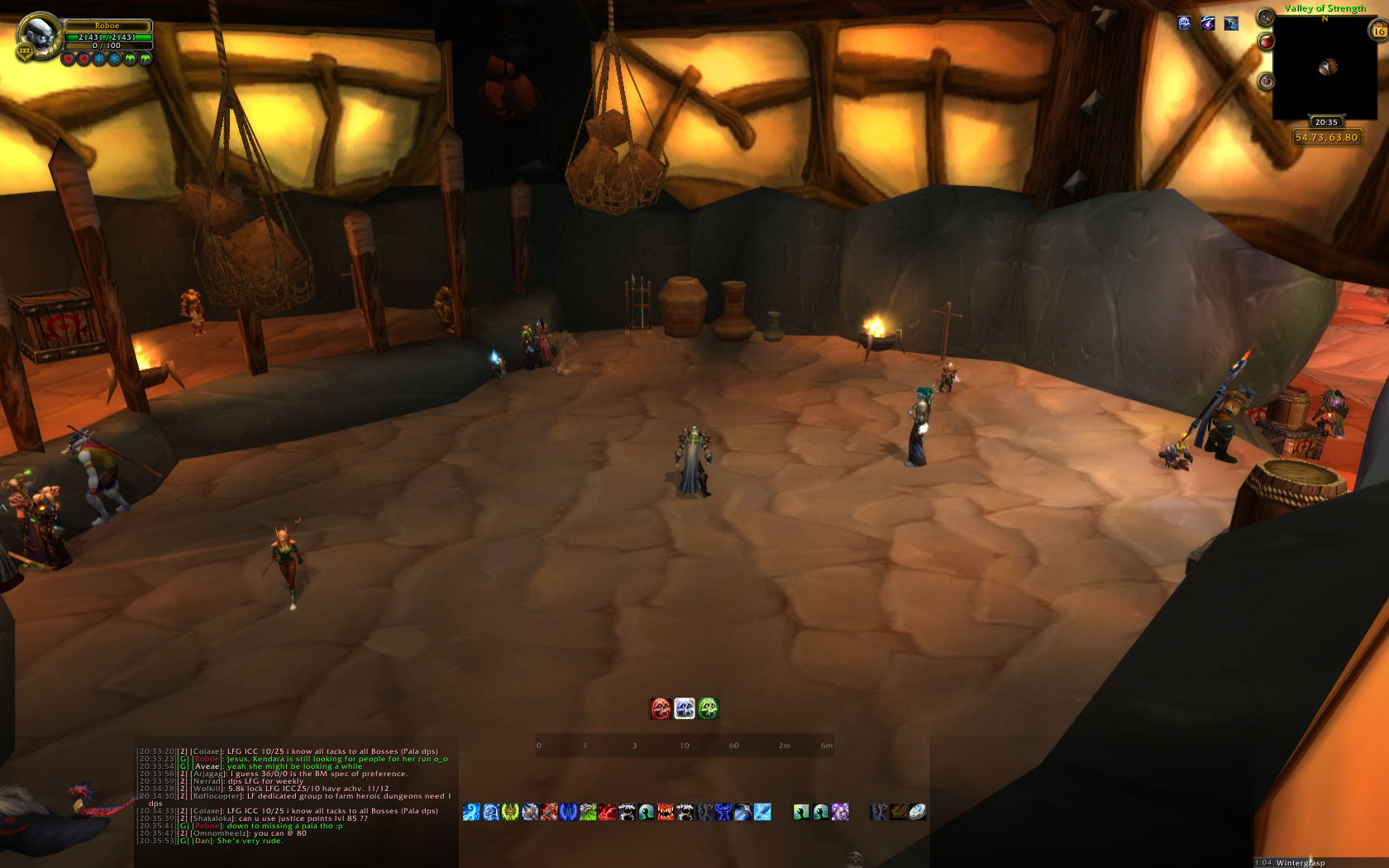
Task: Open the calendar showing day 16
Action: tap(1378, 31)
